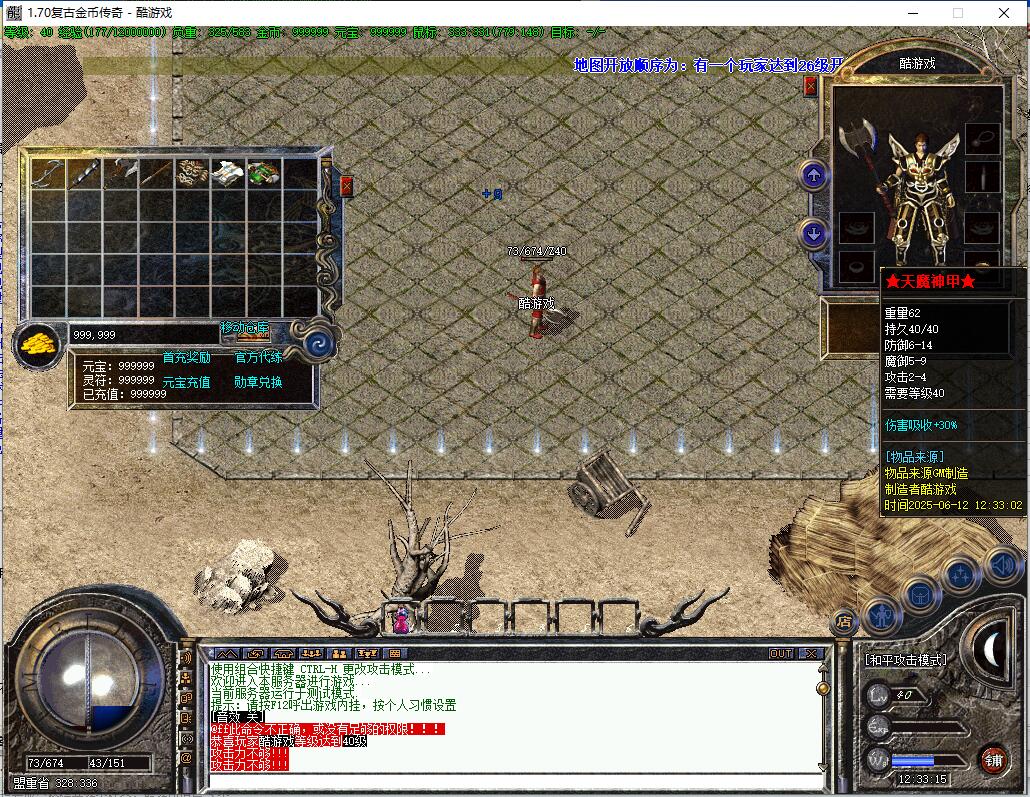Close the inventory bag panel
Image resolution: width=1030 pixels, height=797 pixels.
(x=346, y=186)
